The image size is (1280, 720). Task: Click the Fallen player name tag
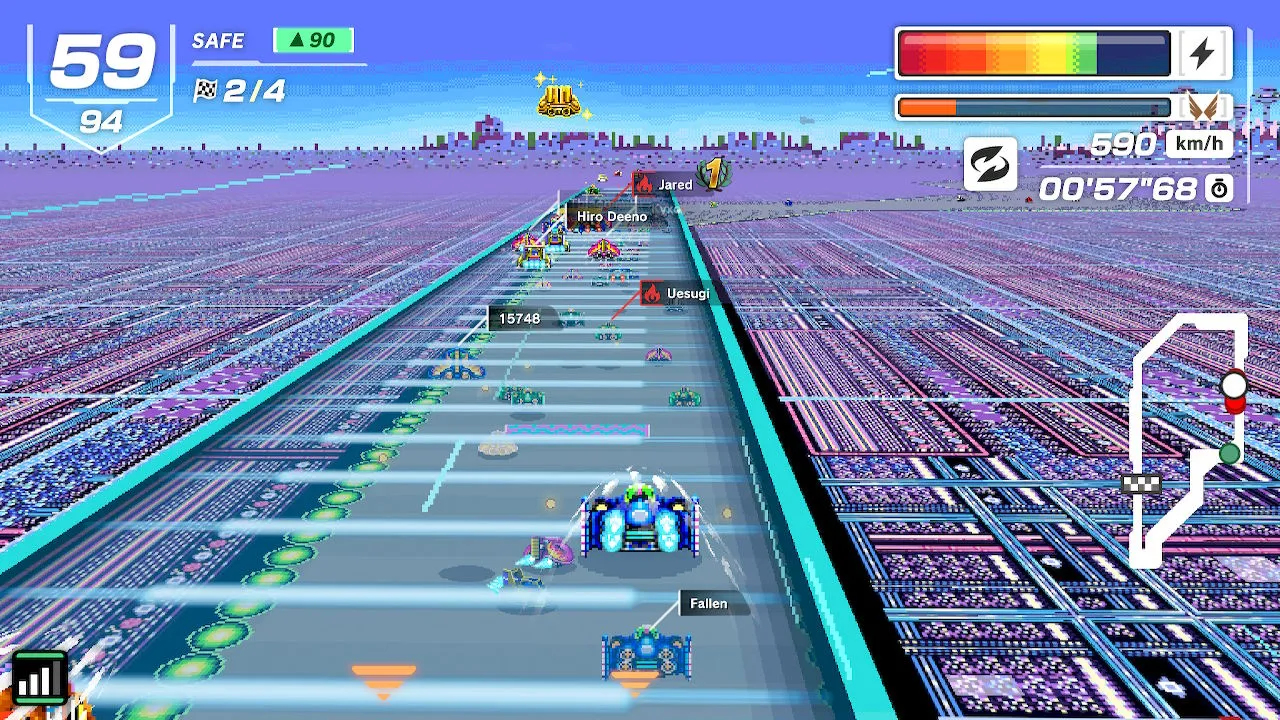click(708, 604)
